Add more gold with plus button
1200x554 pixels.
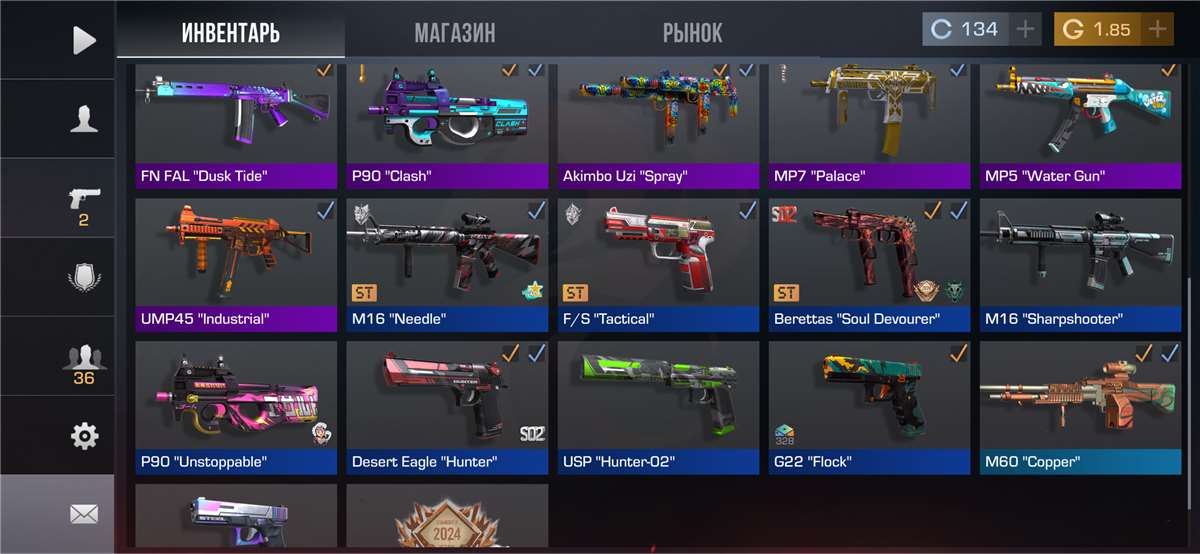(x=1157, y=29)
